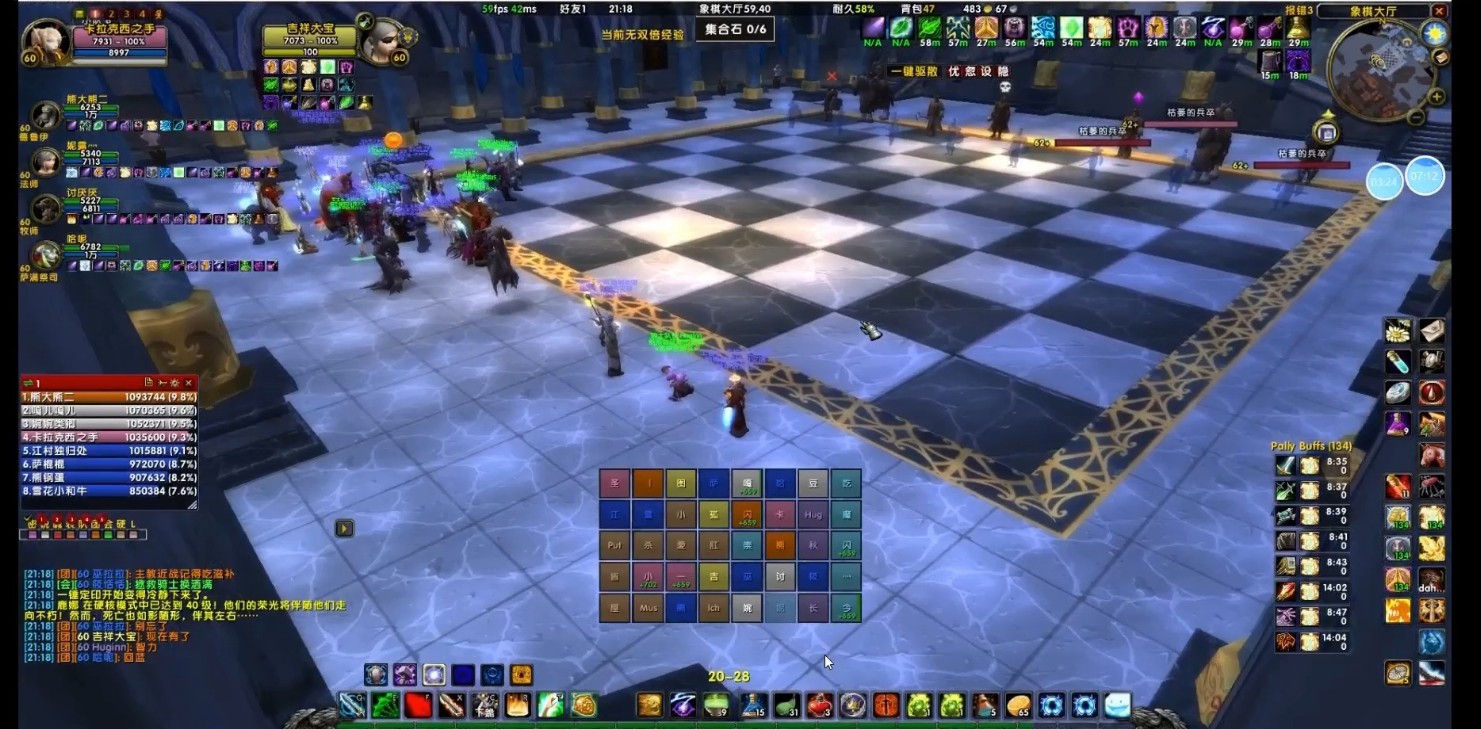Click a purple square in the swatch row below the damage meter

[x=32, y=534]
